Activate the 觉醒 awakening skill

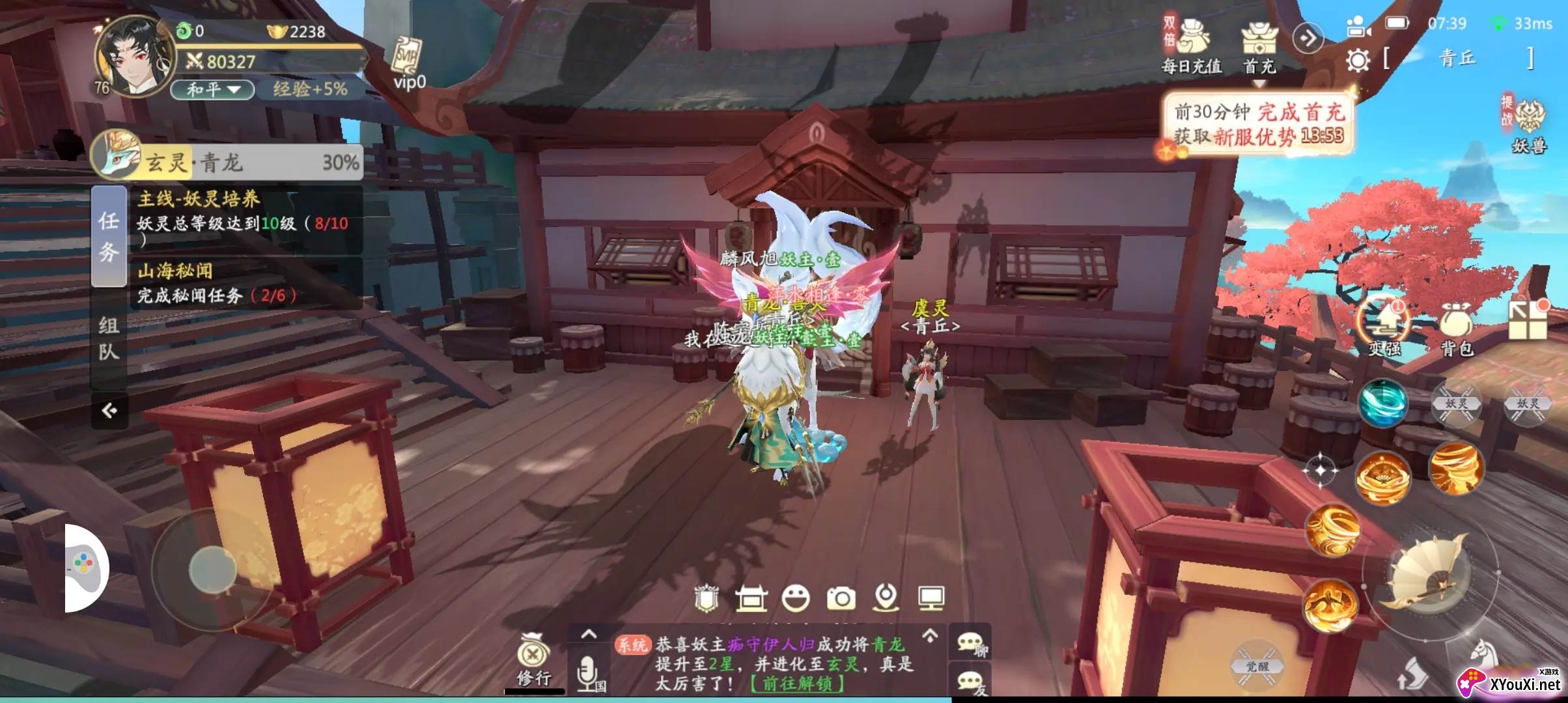click(1257, 666)
